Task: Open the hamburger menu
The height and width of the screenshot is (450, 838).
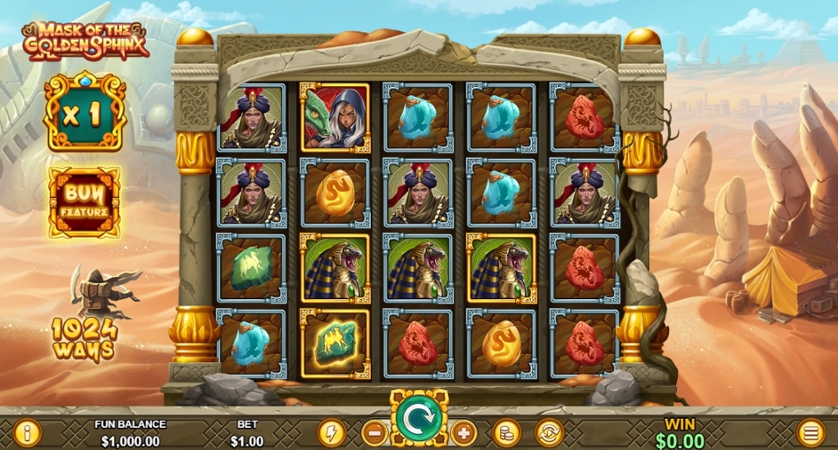Action: [811, 433]
